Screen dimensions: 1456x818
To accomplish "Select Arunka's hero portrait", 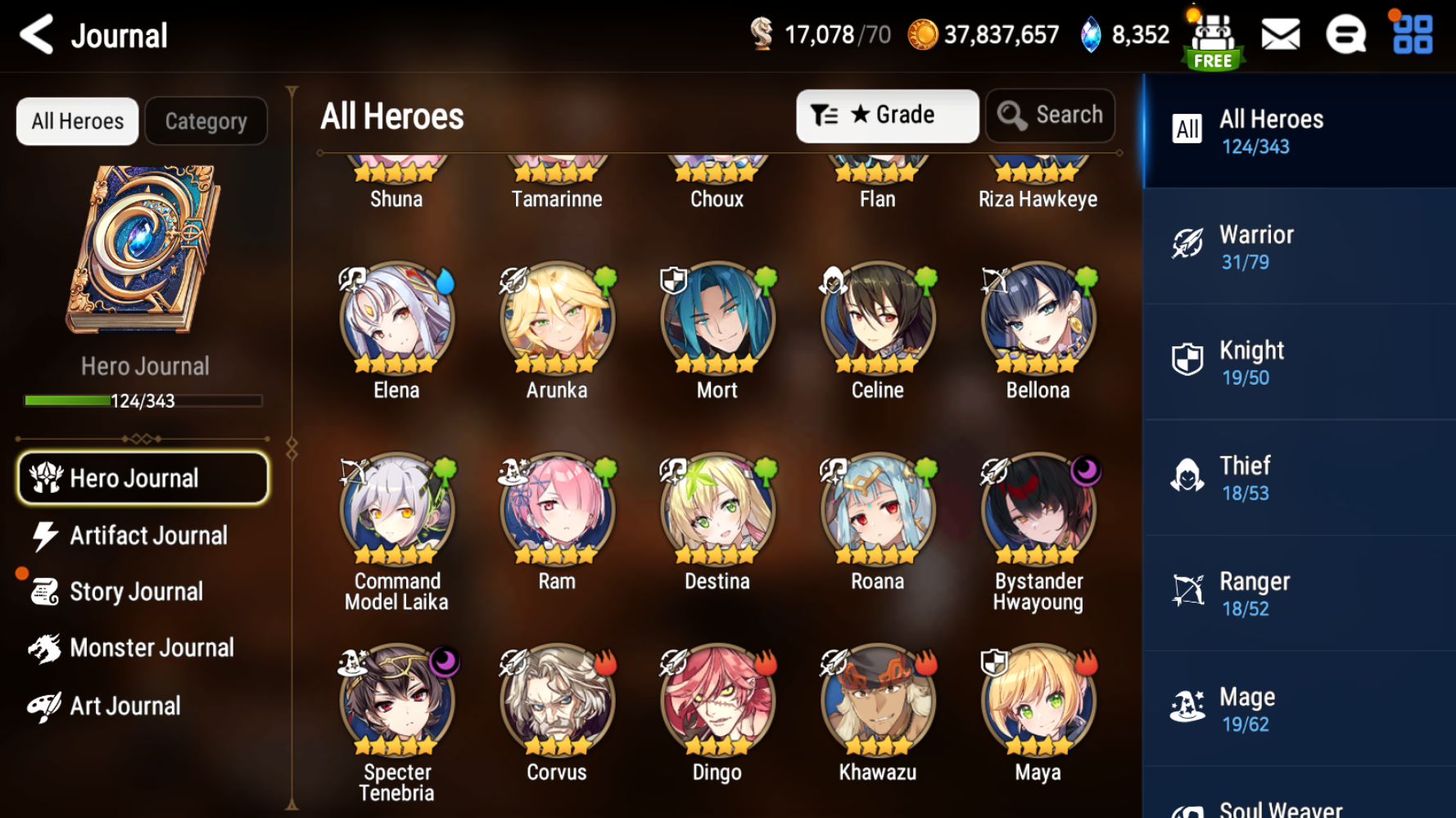I will 557,320.
